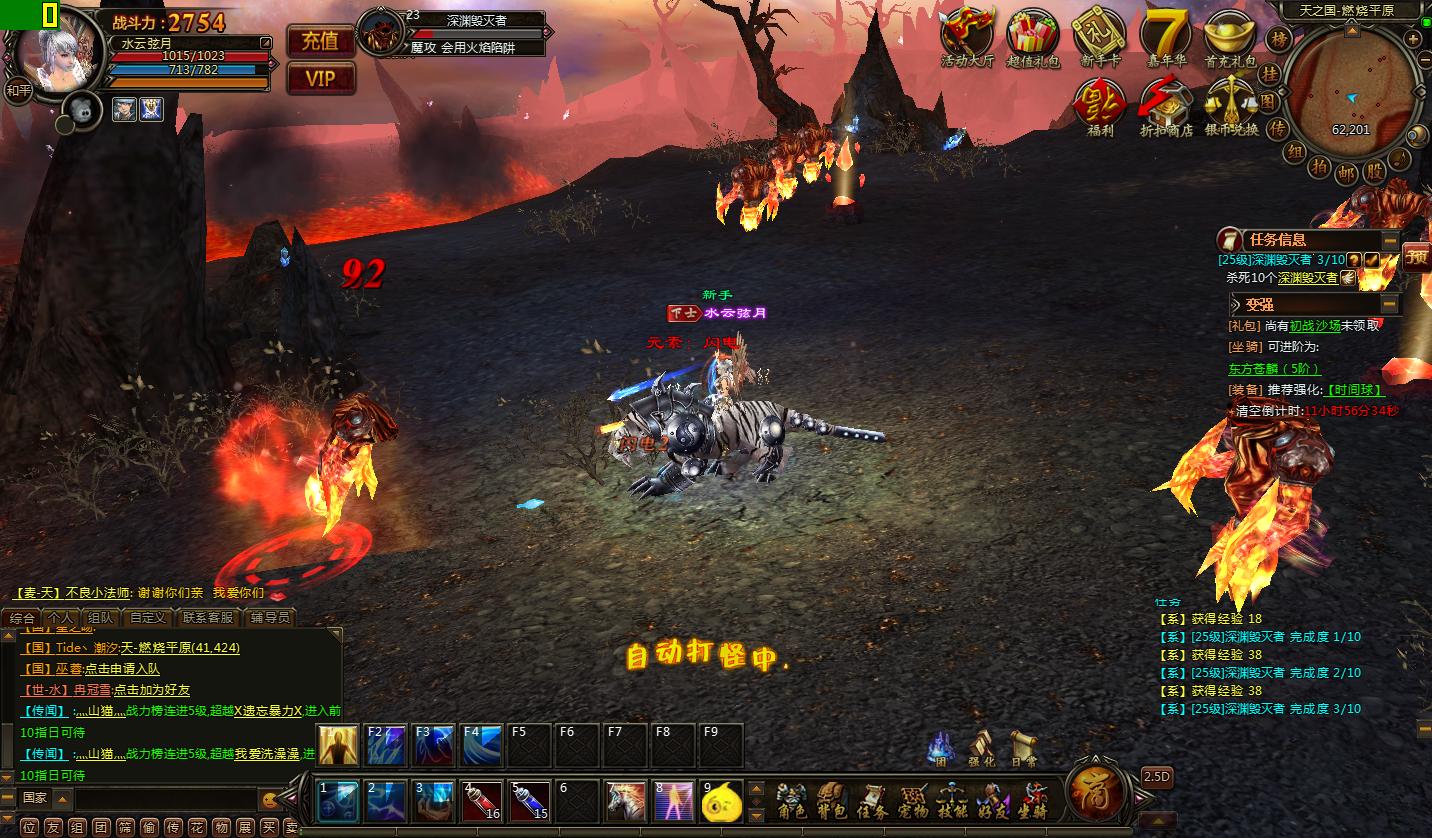Use the red health potion slot

[481, 801]
